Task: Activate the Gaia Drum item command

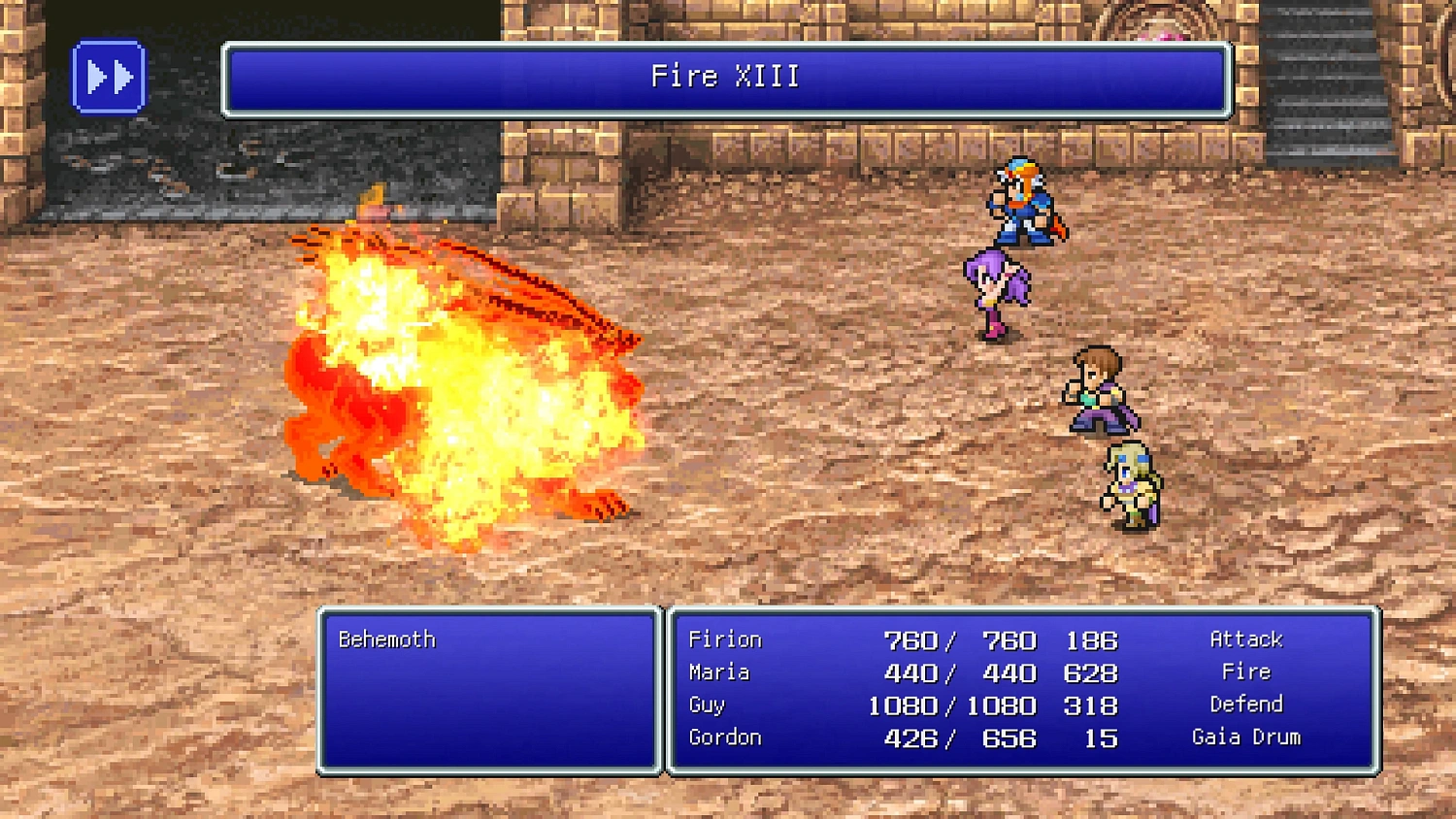Action: (1247, 737)
